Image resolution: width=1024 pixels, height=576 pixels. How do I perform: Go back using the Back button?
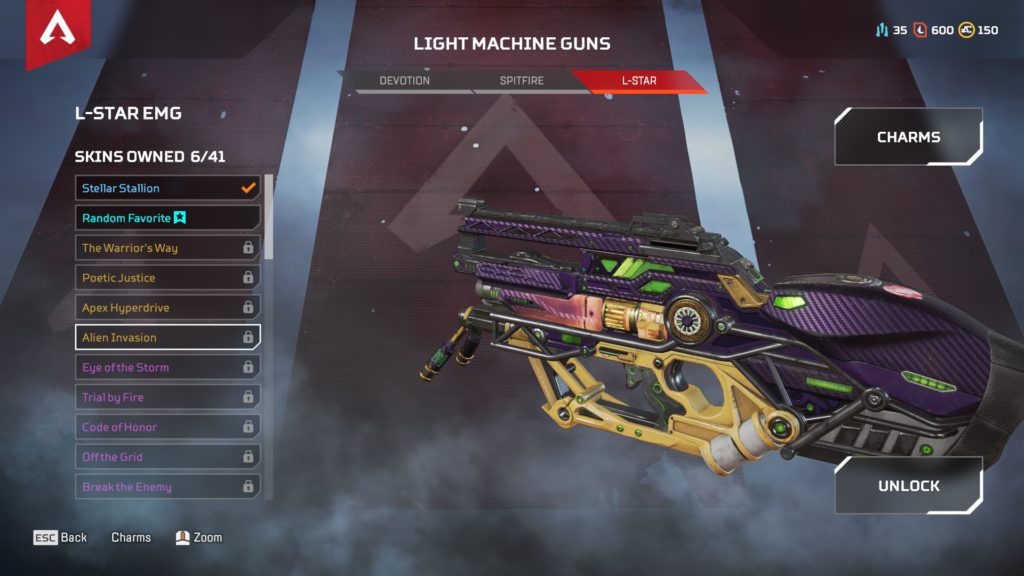[61, 538]
